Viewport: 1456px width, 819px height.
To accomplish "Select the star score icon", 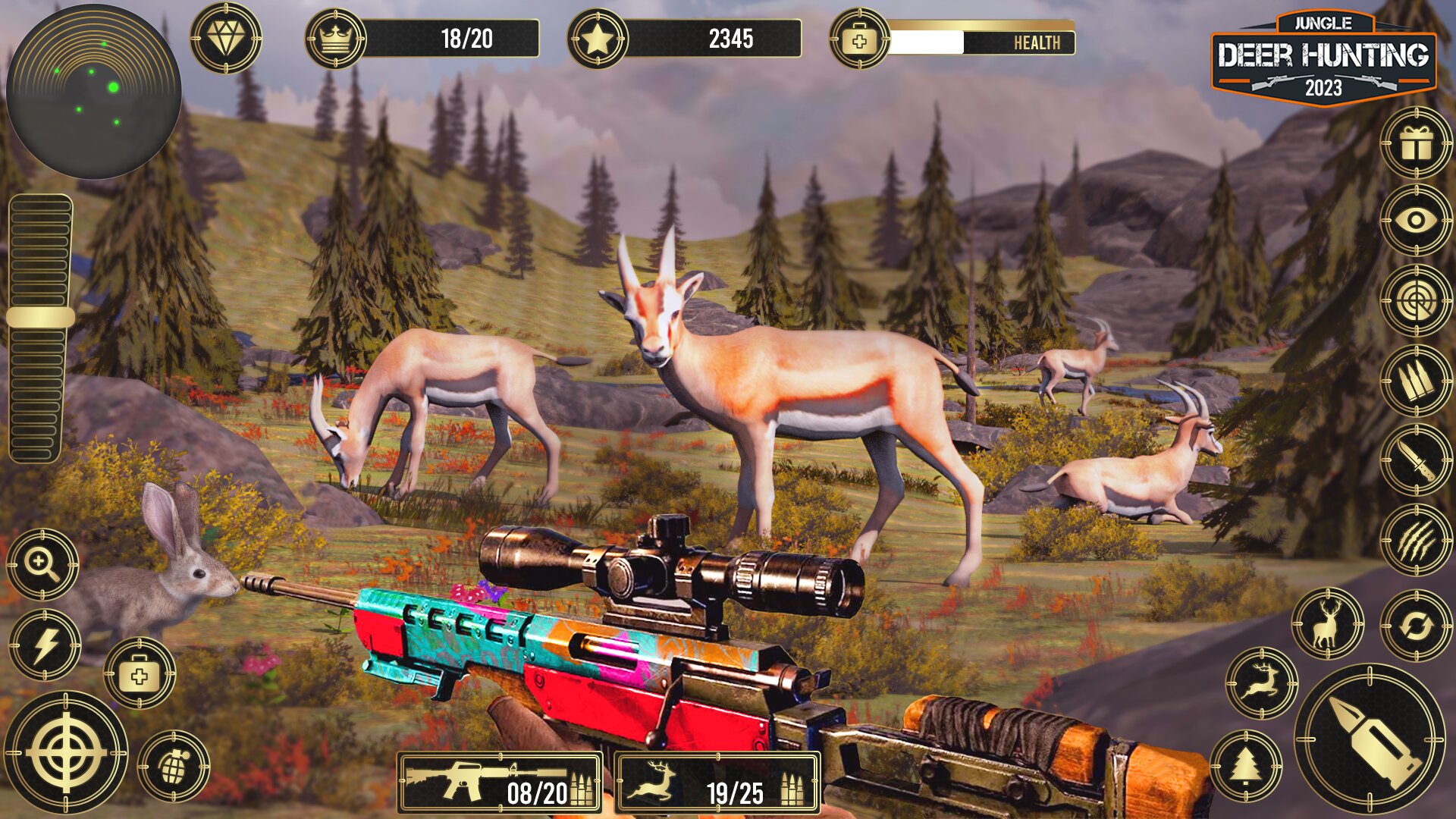I will pyautogui.click(x=597, y=39).
